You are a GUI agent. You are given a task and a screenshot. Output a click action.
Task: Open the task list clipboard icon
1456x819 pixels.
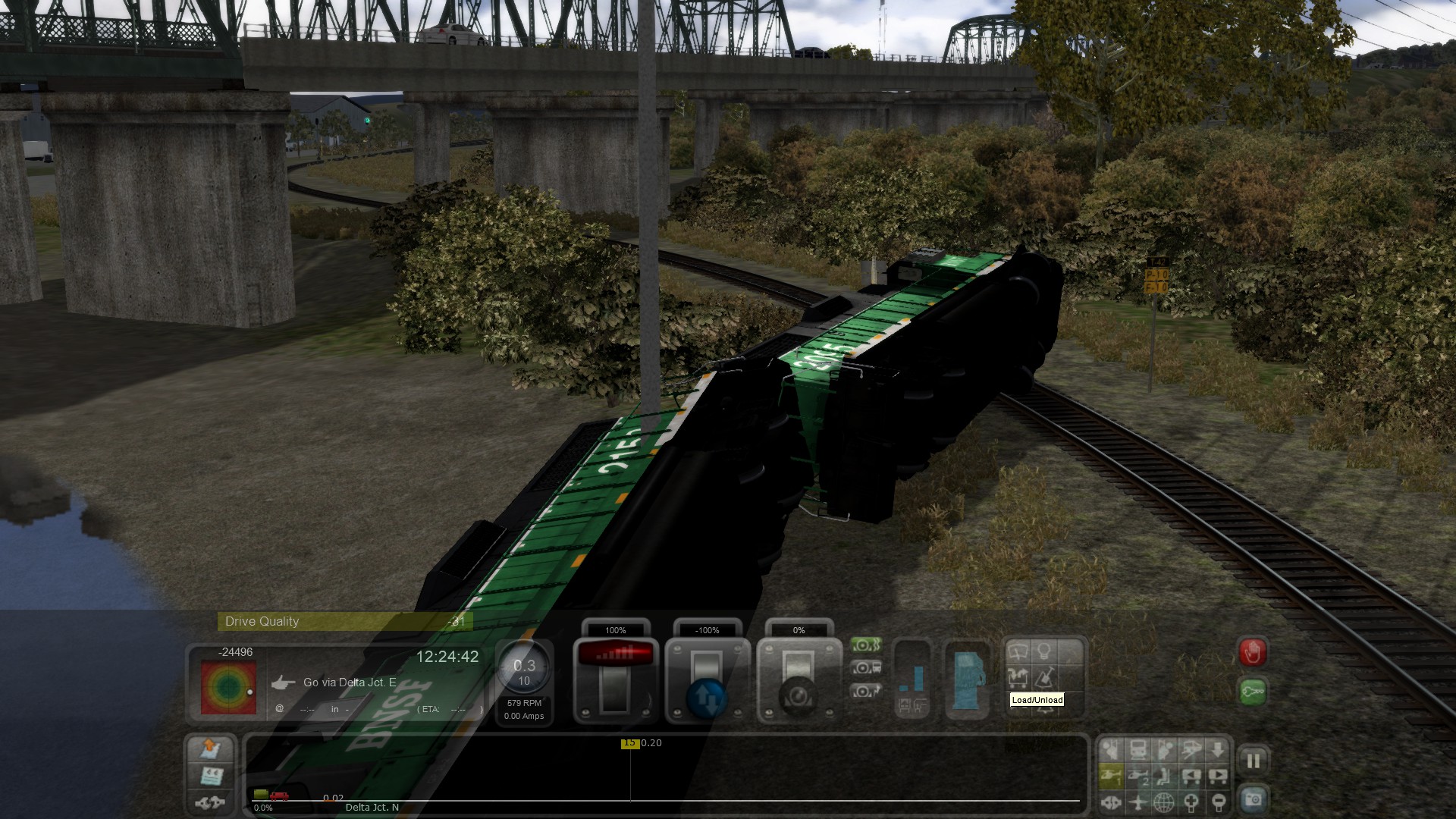point(211,776)
